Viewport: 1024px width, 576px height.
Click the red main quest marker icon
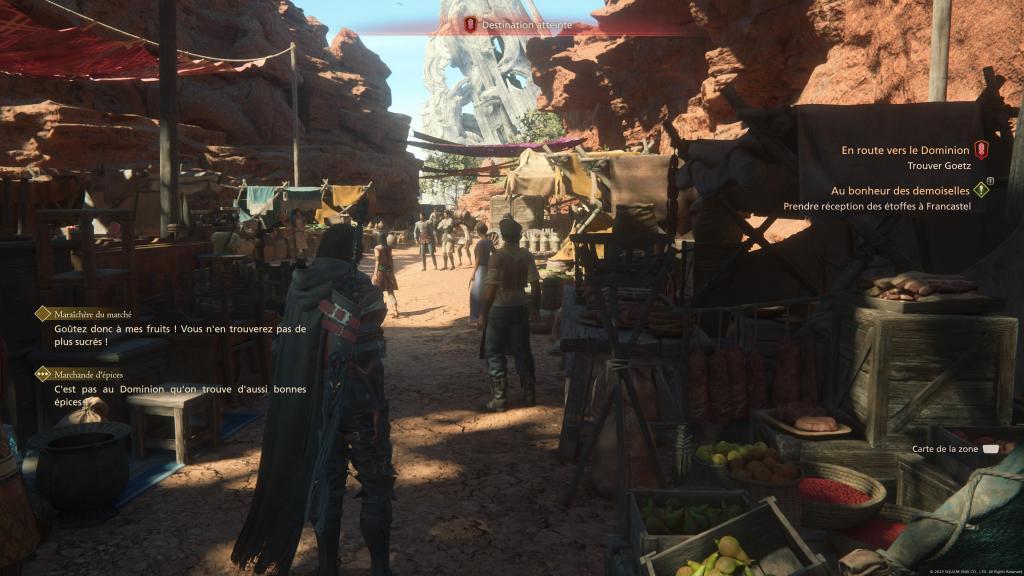point(981,150)
